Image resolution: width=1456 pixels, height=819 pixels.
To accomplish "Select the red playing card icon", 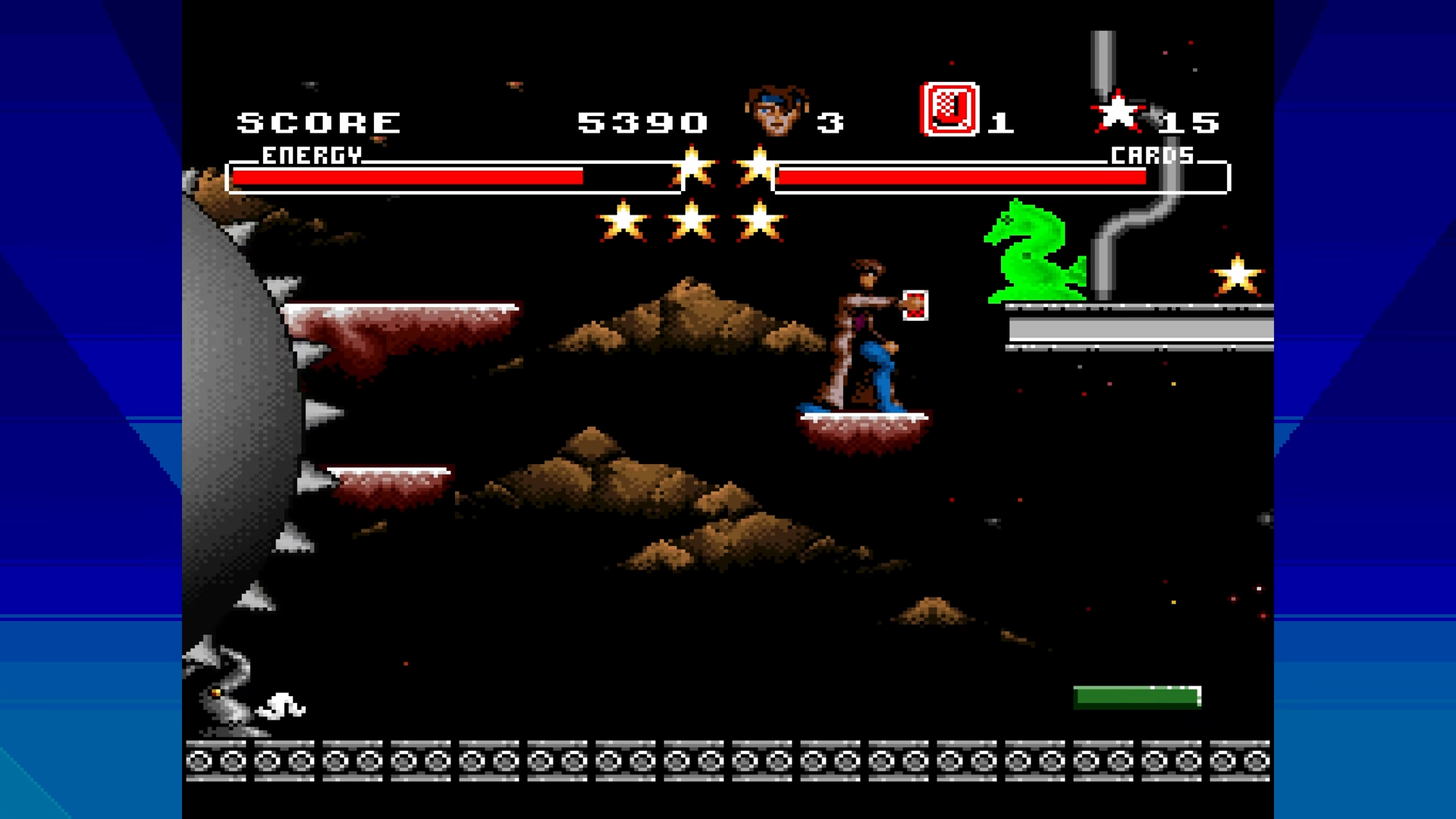I will tap(949, 110).
